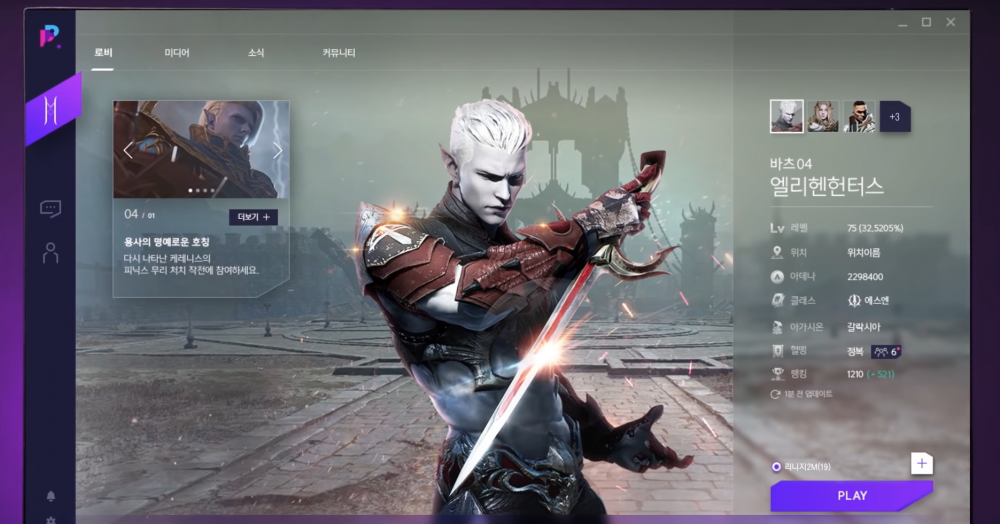The height and width of the screenshot is (524, 1000).
Task: Refresh the character info update icon
Action: coord(775,394)
